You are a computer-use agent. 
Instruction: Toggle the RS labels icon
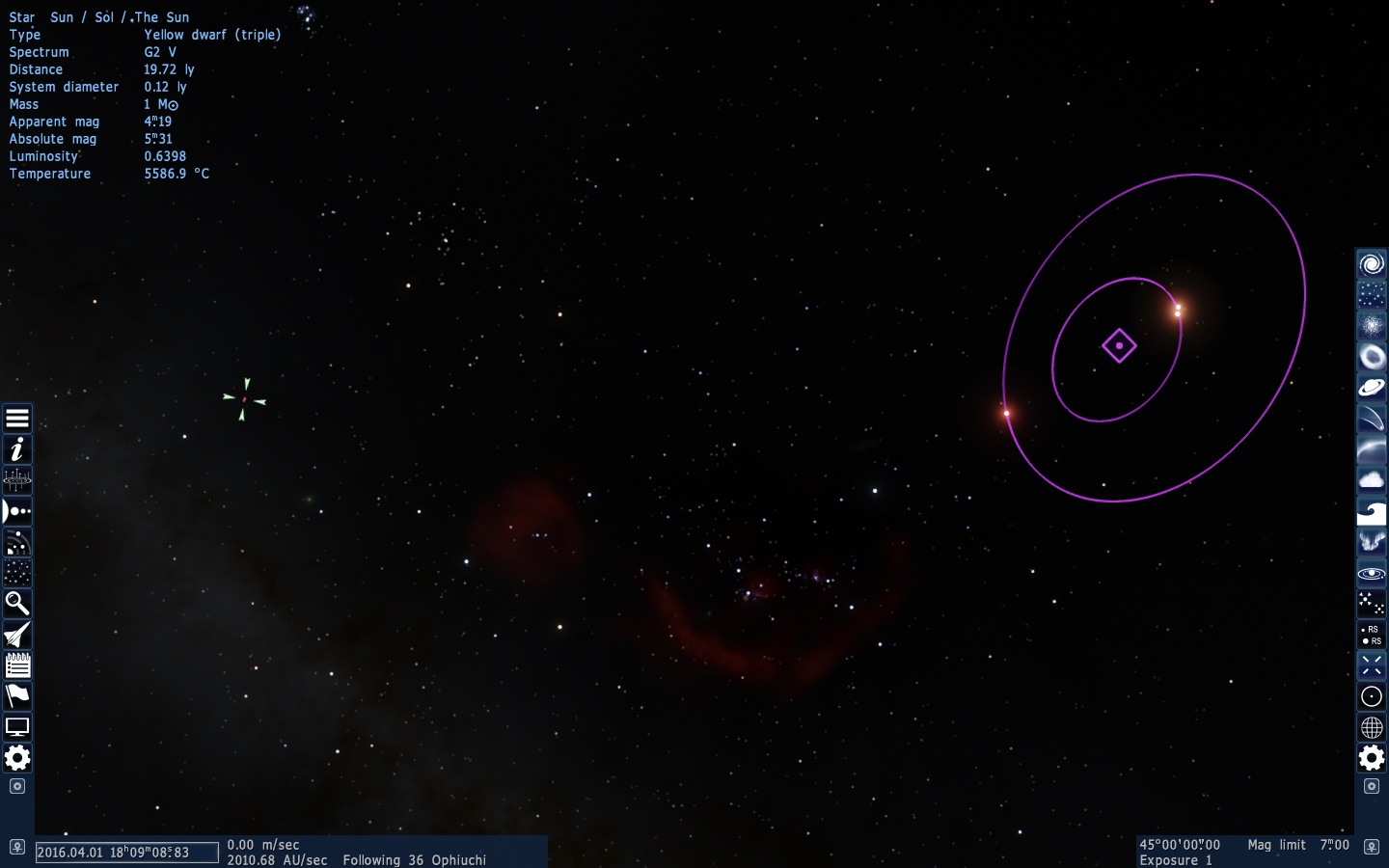[1372, 635]
